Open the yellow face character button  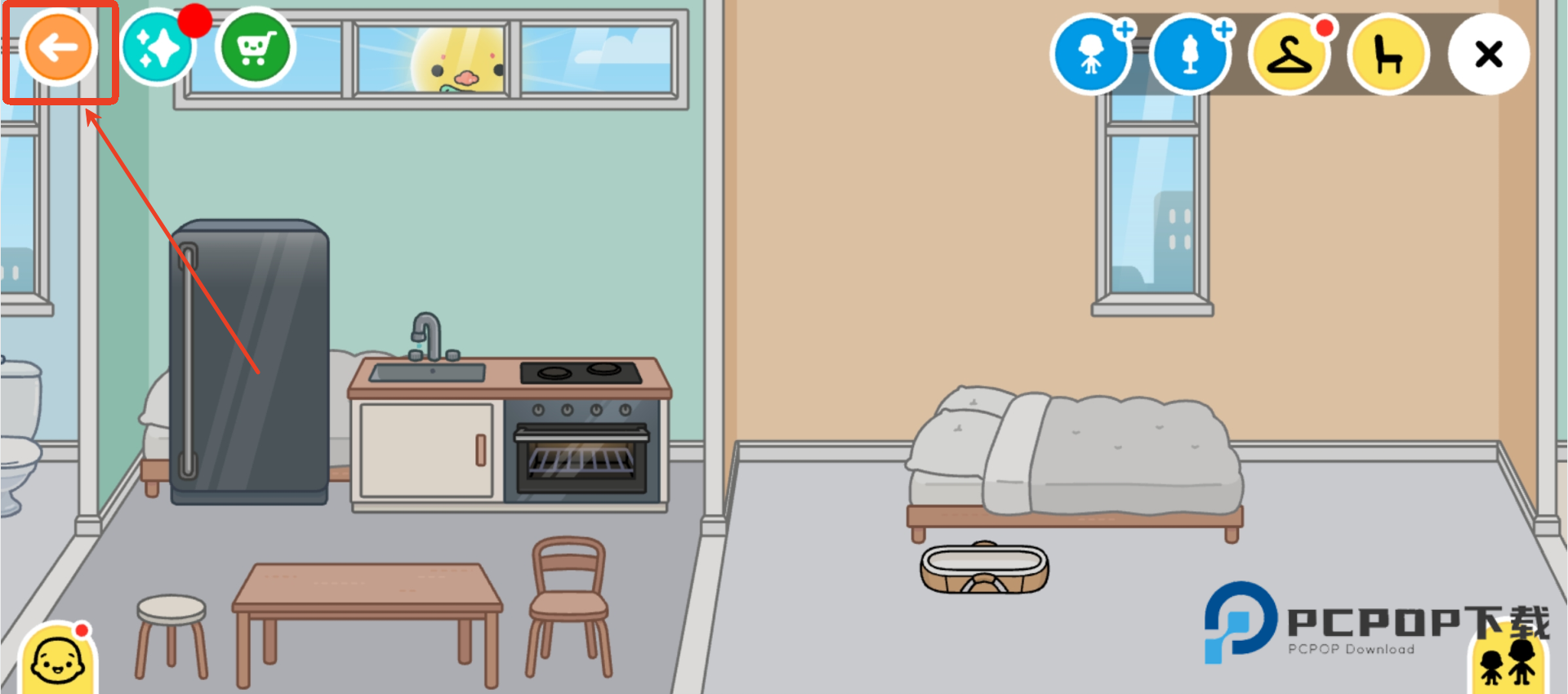58,660
